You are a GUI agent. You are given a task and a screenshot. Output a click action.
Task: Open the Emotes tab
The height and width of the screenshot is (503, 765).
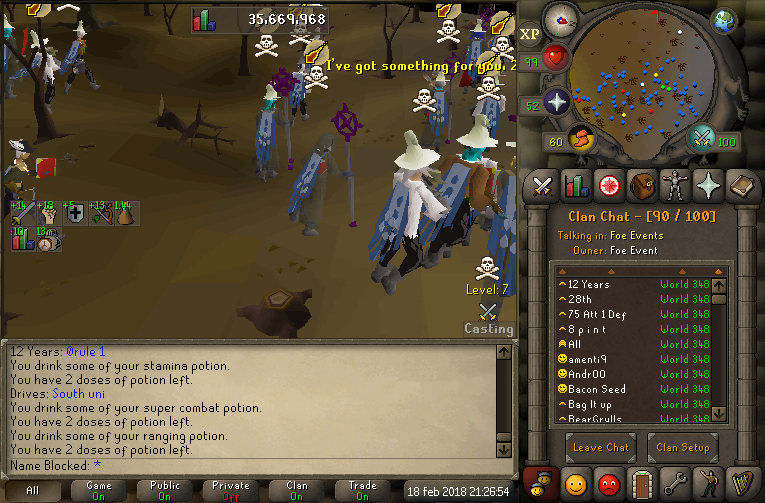point(708,484)
